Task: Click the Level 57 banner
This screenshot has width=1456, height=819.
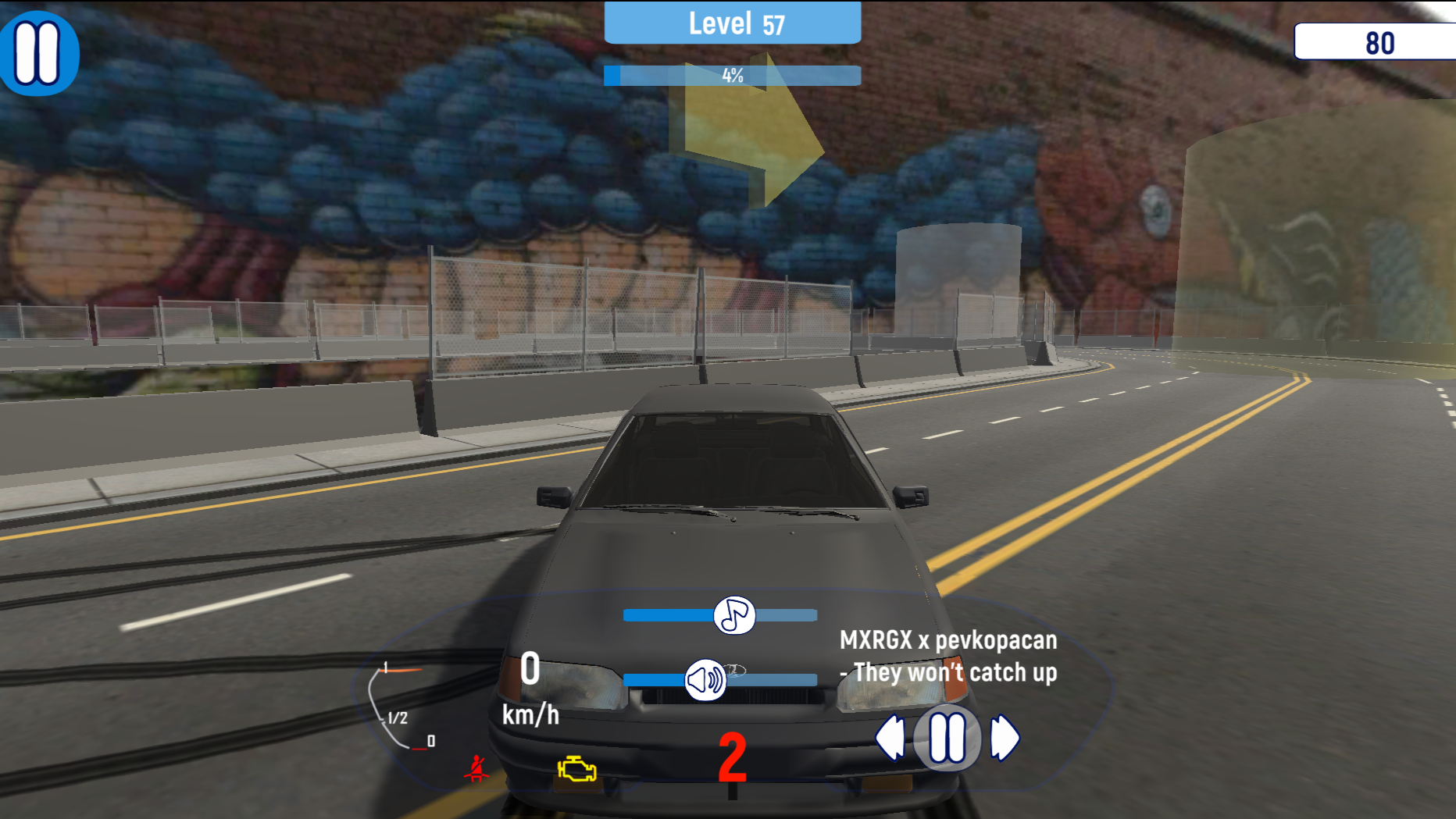Action: click(732, 23)
